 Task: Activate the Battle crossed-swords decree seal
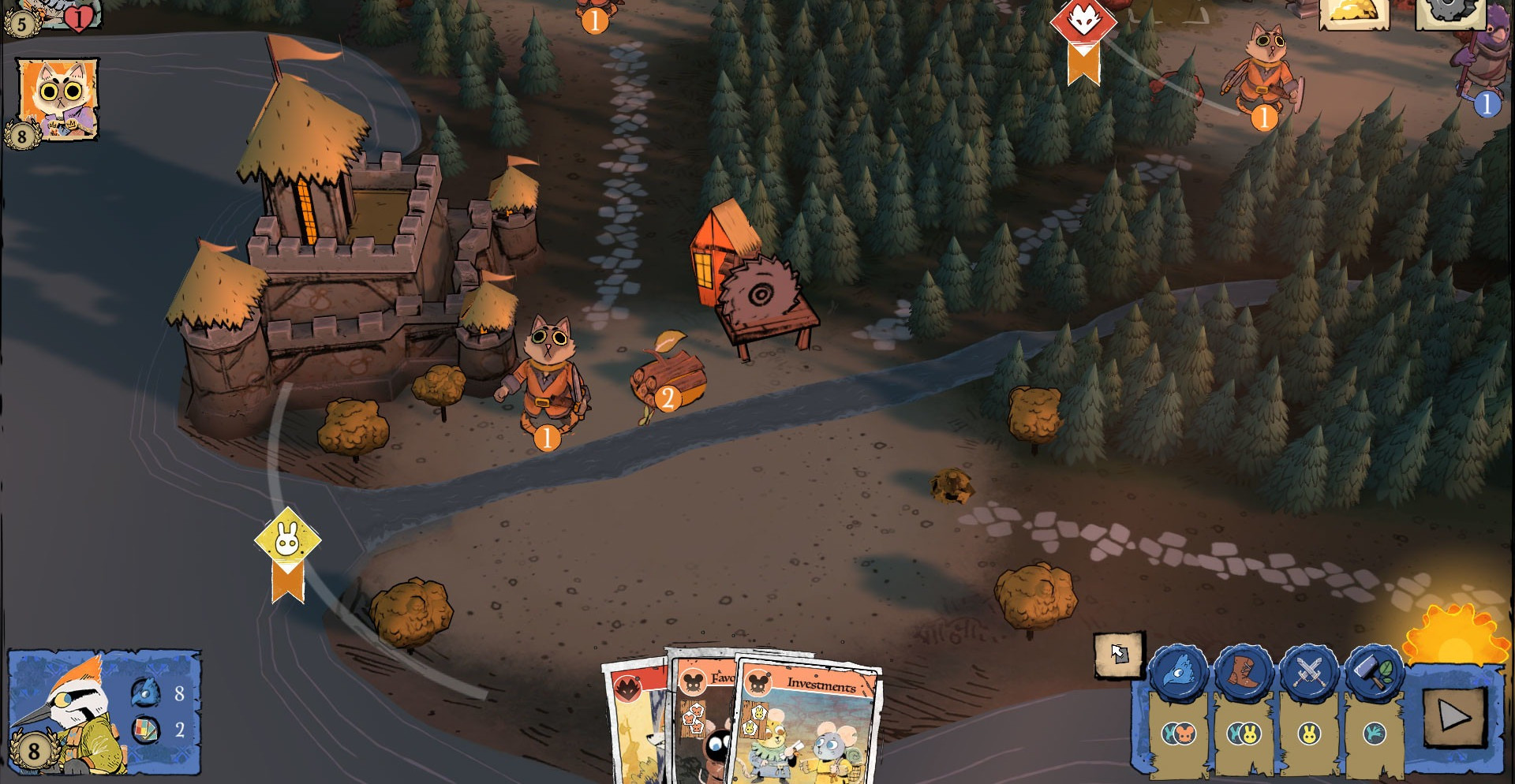pyautogui.click(x=1308, y=673)
